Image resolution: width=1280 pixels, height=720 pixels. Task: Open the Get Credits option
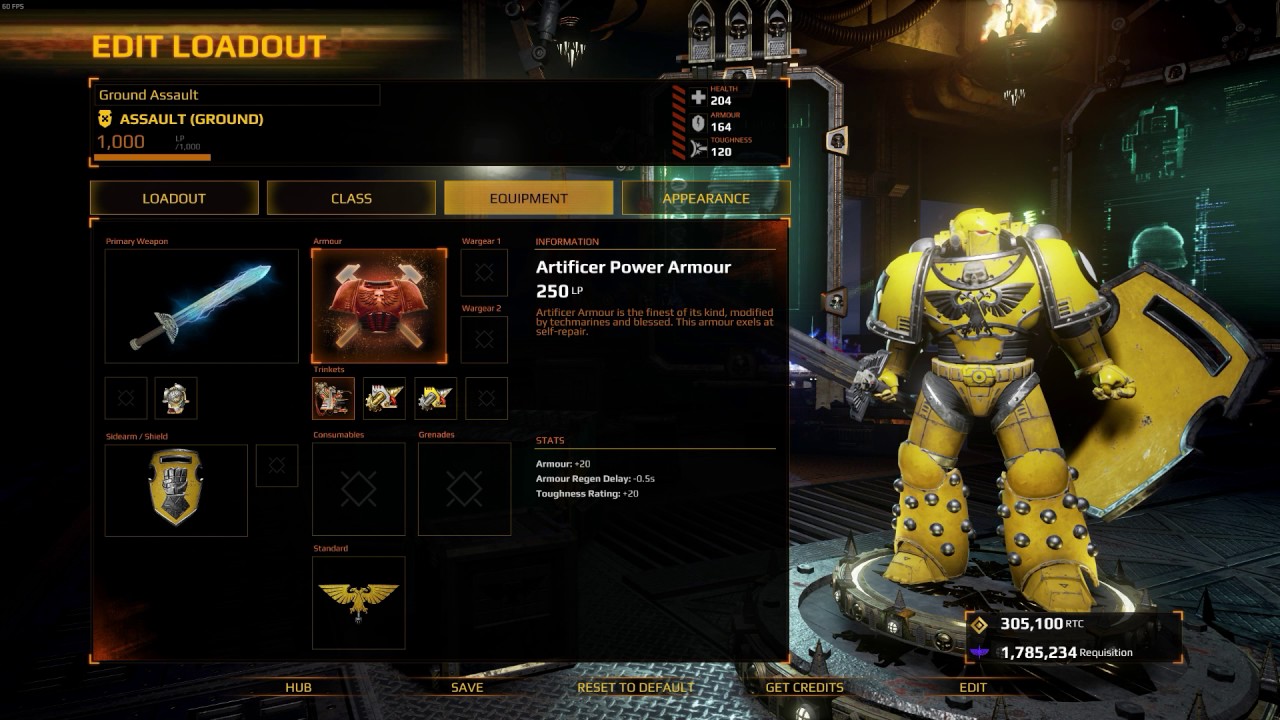coord(804,687)
